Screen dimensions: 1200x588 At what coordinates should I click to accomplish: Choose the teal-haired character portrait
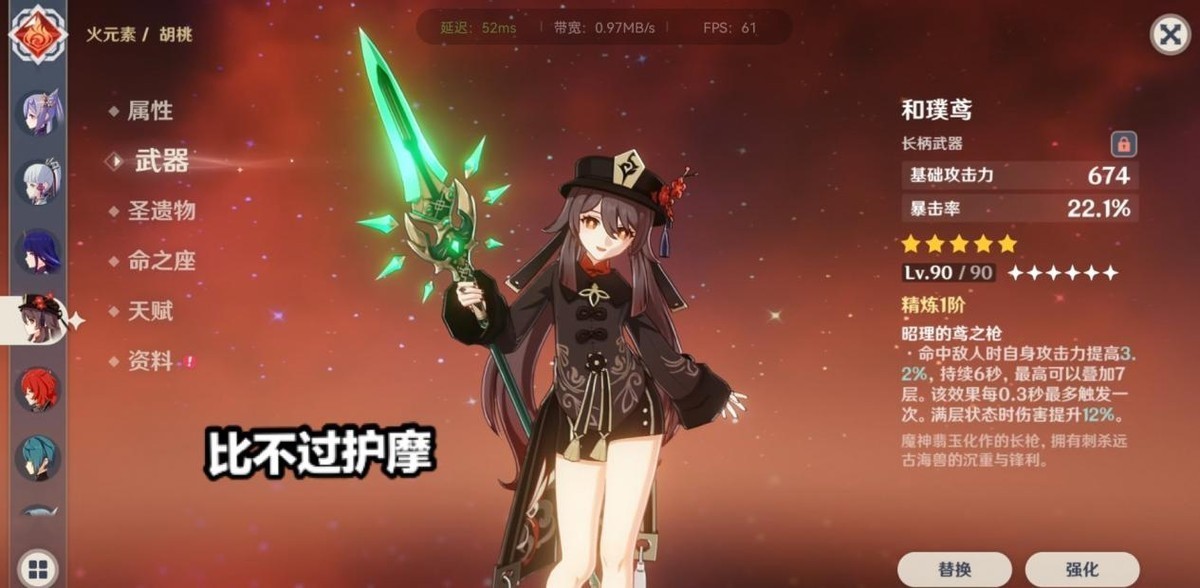coord(39,457)
